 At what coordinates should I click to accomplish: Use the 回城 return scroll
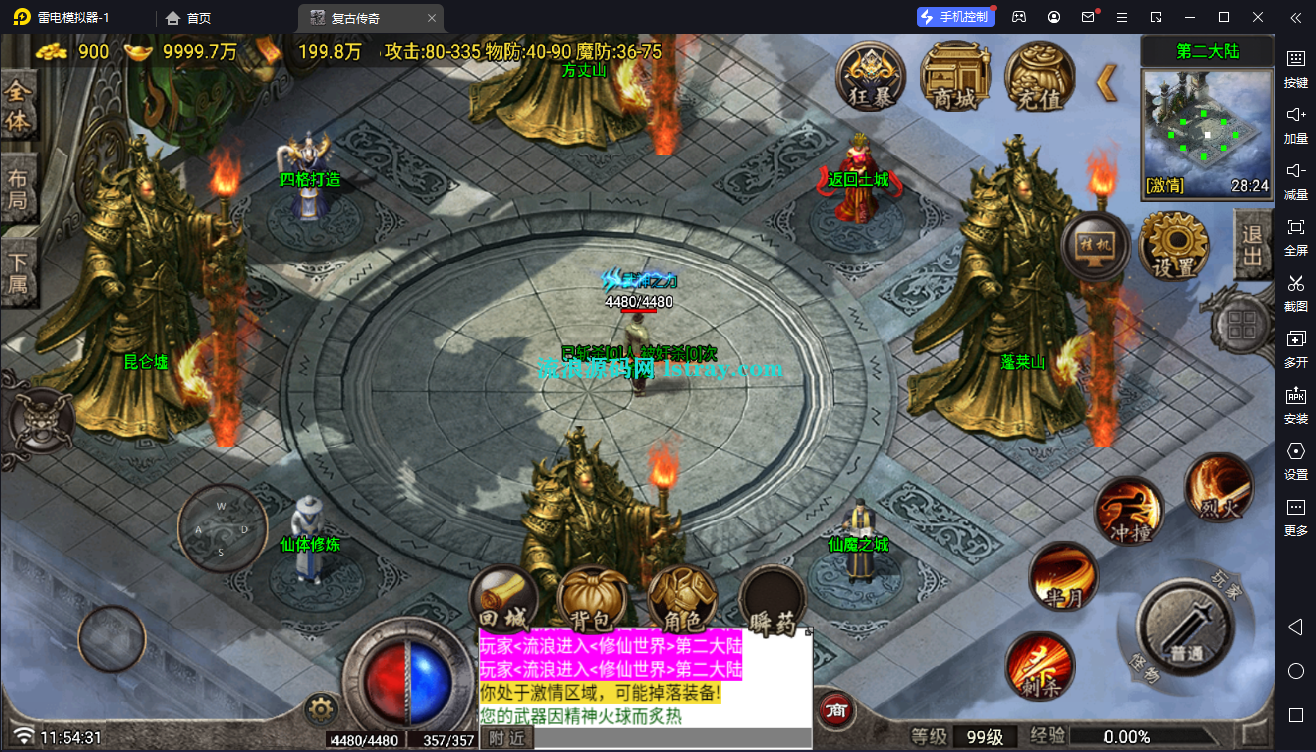point(504,601)
